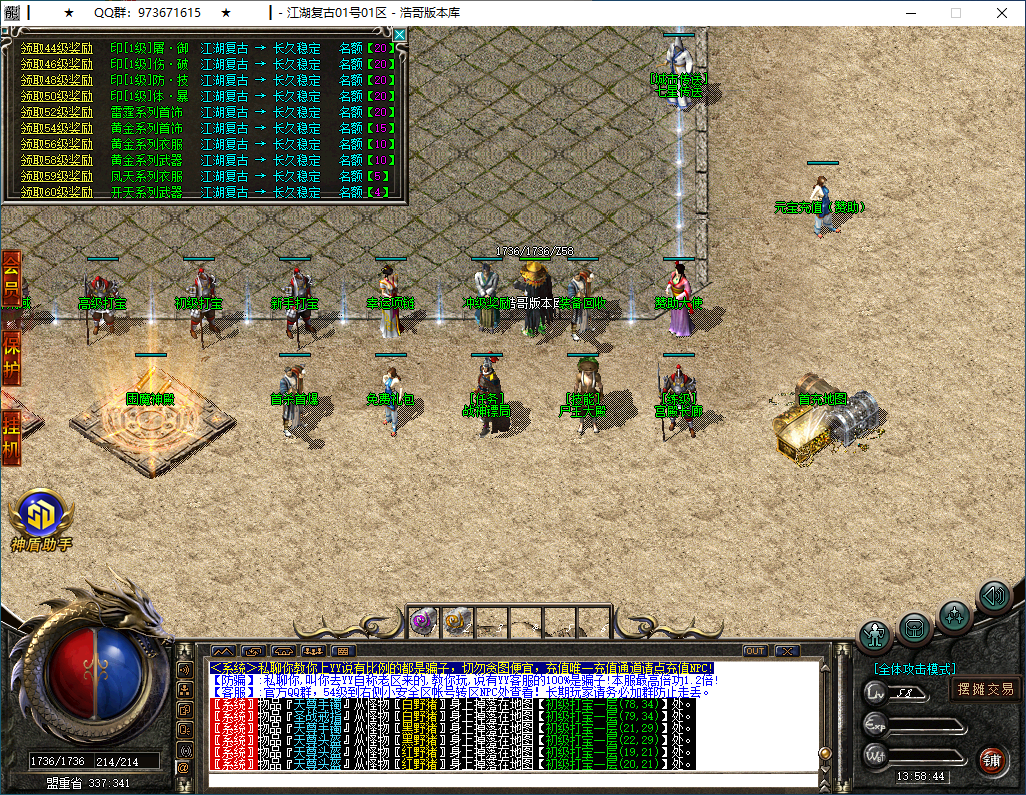Claim the 领取44级奖励 reward link

(x=57, y=48)
